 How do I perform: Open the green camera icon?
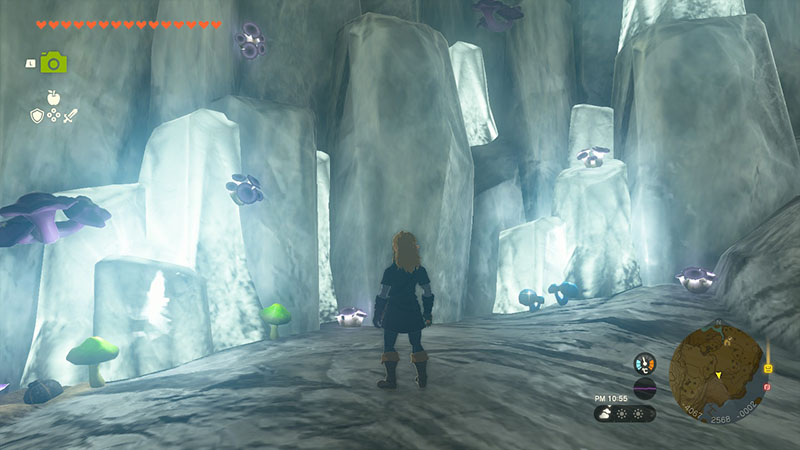pos(53,62)
